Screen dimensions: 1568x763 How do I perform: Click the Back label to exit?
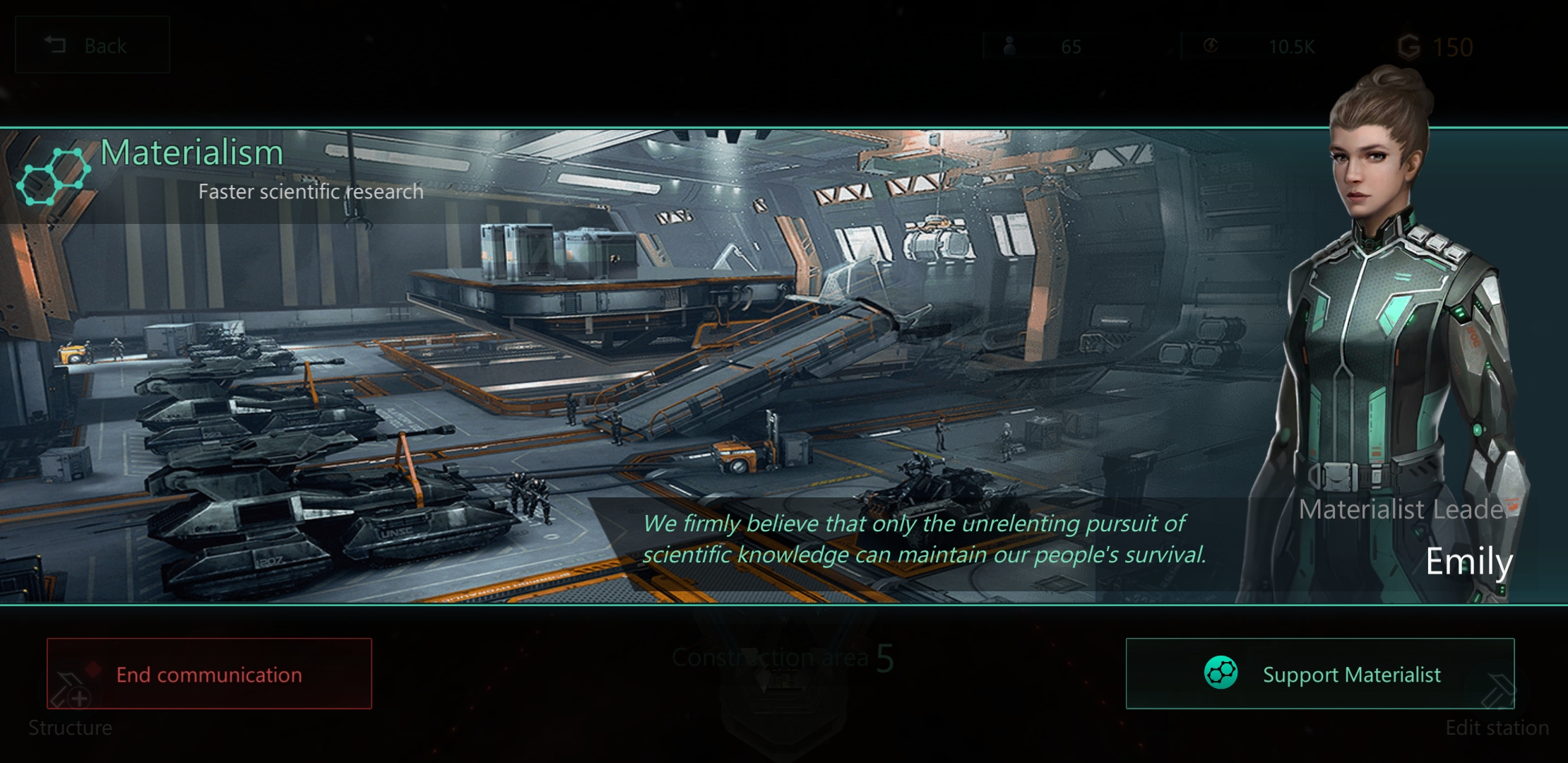[105, 45]
